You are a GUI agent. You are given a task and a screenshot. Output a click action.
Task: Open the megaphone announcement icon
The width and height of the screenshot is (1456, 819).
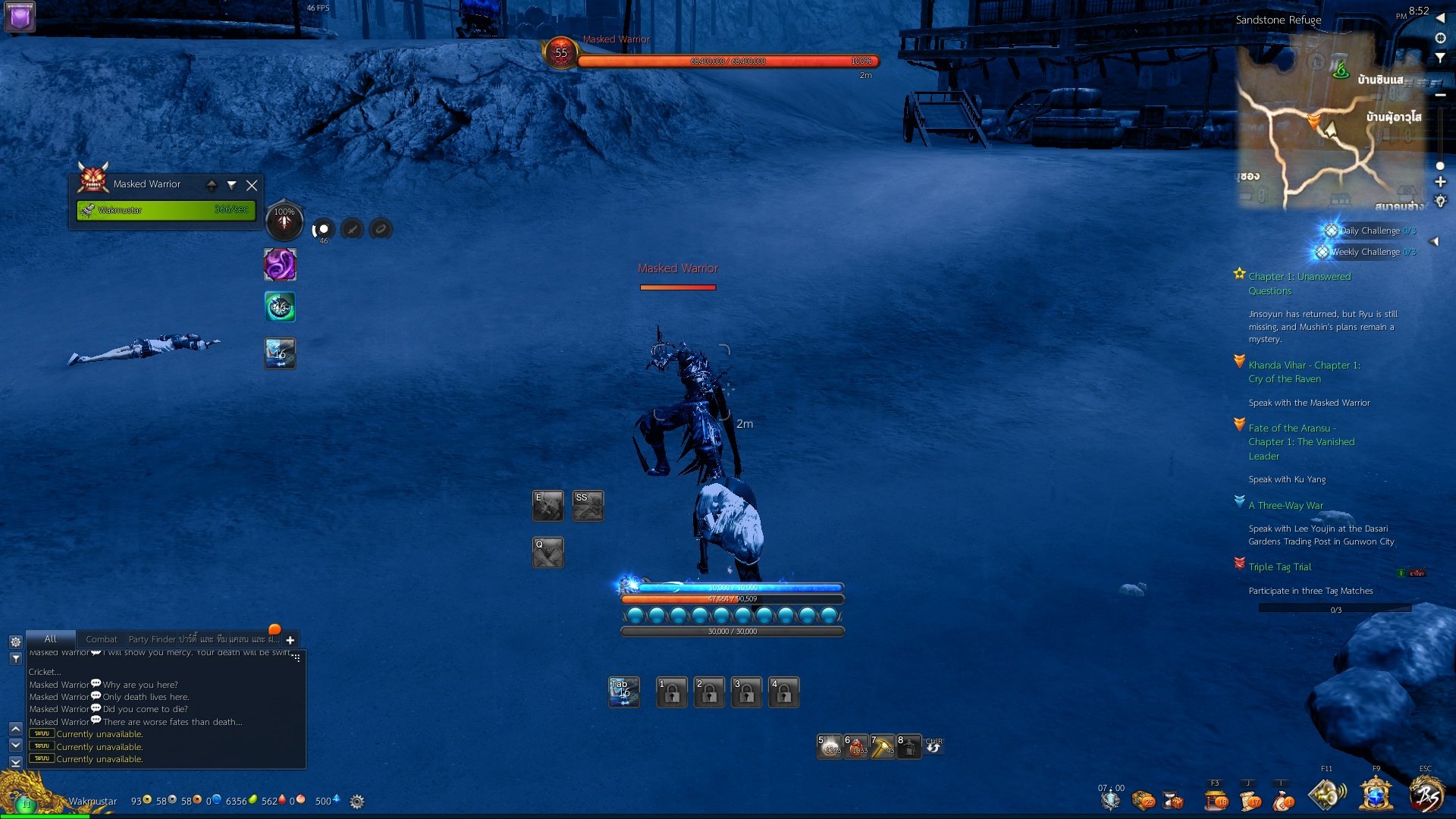(1326, 795)
